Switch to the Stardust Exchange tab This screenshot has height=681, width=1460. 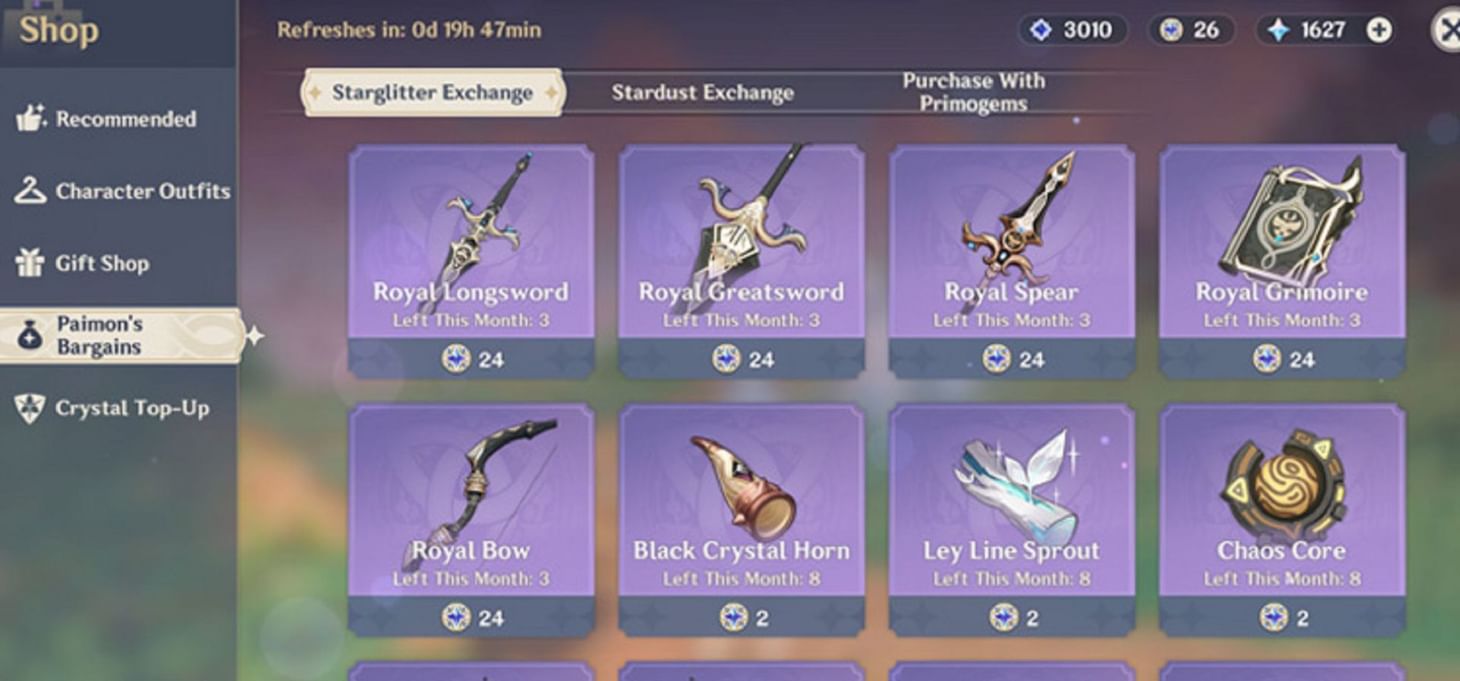coord(702,93)
